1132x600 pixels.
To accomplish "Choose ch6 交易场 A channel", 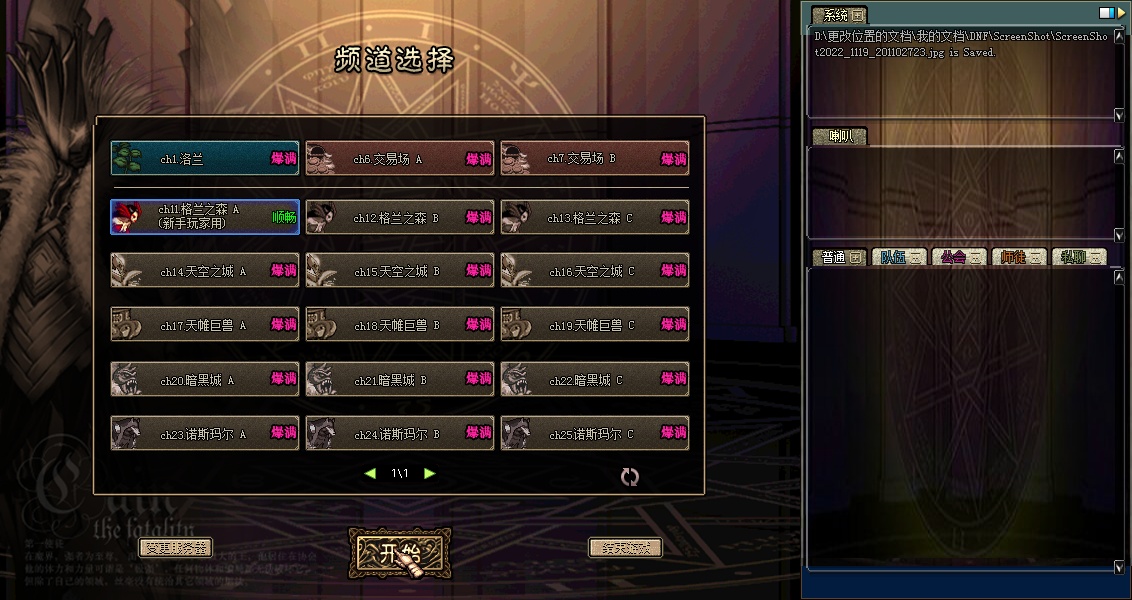I will point(400,159).
